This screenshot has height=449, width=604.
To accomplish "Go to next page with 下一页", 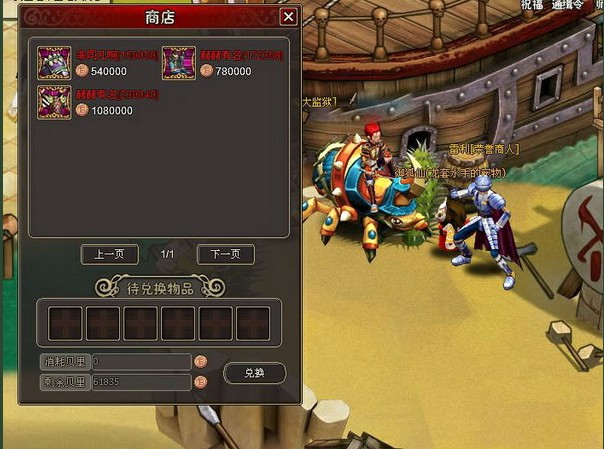I will [x=225, y=255].
